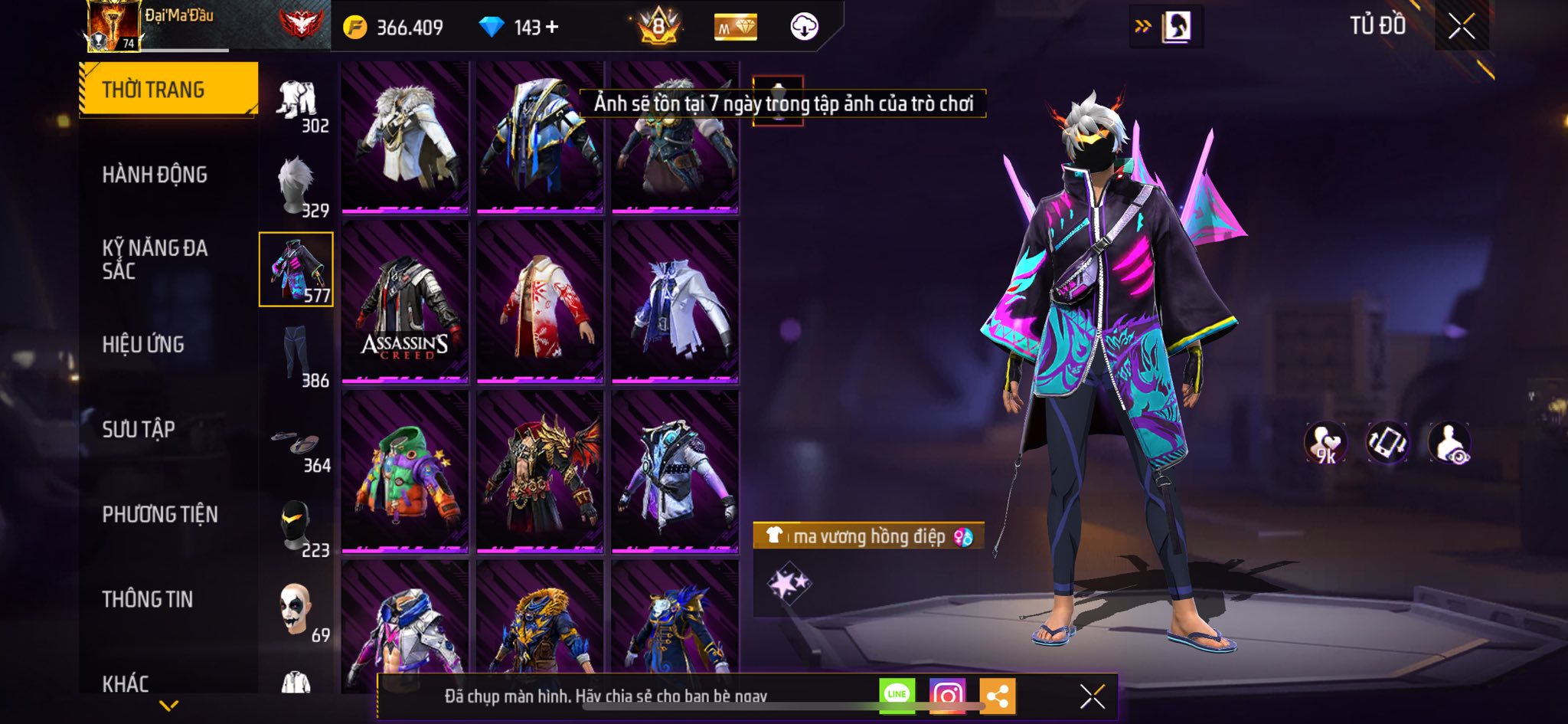
Task: Select the red and white floral top
Action: point(540,301)
